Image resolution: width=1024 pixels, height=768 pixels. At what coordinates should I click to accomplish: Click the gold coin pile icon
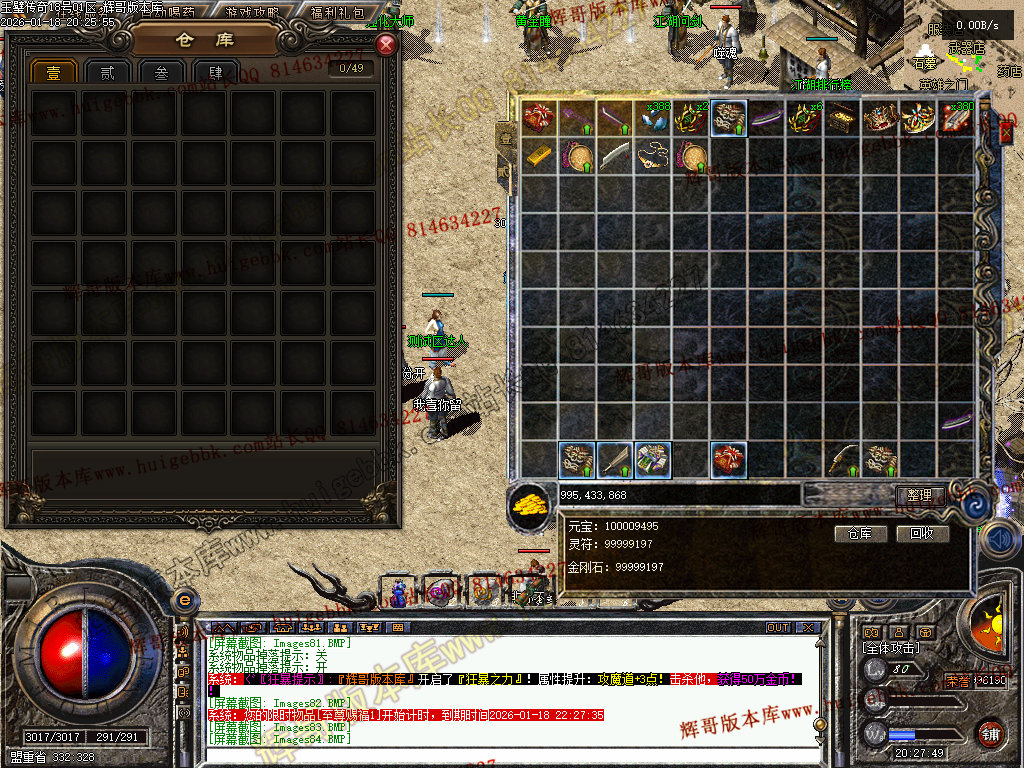pos(529,501)
